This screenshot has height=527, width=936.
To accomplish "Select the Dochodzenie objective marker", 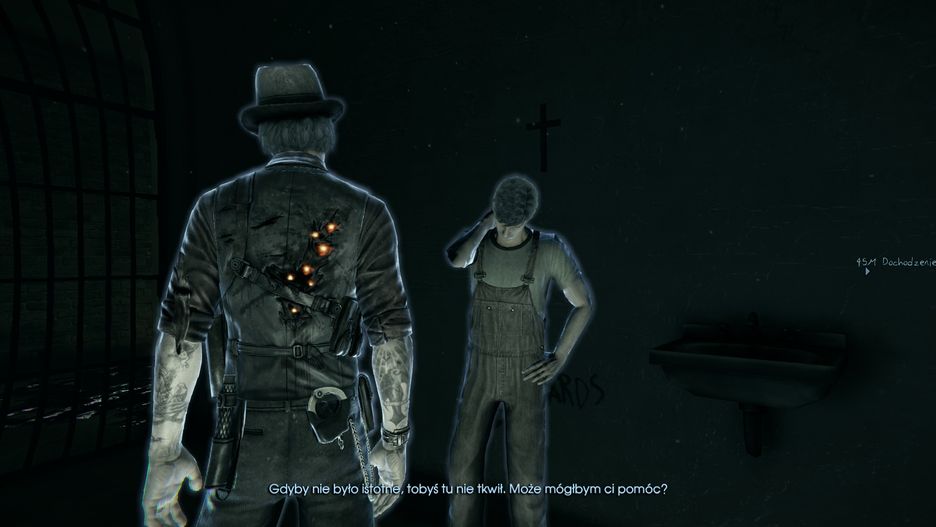I will (x=893, y=263).
